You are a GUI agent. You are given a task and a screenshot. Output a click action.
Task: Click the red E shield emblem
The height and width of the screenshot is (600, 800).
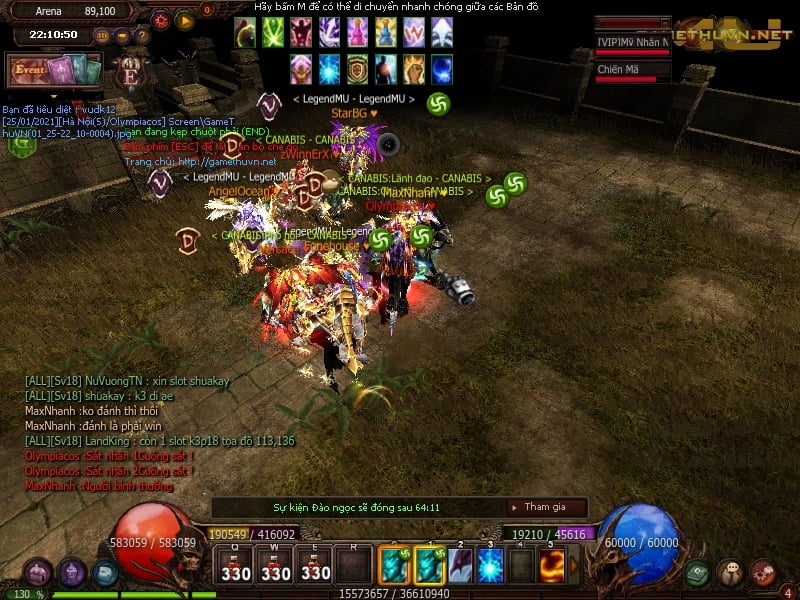pyautogui.click(x=130, y=73)
